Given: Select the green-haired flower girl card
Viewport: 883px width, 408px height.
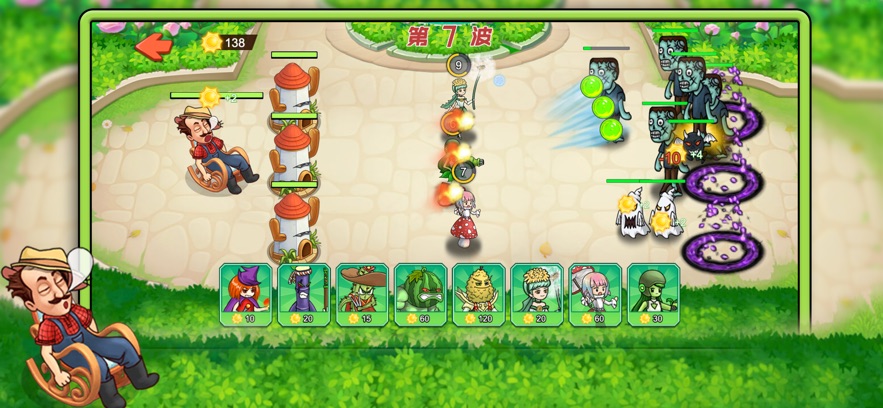Looking at the screenshot, I should 536,294.
